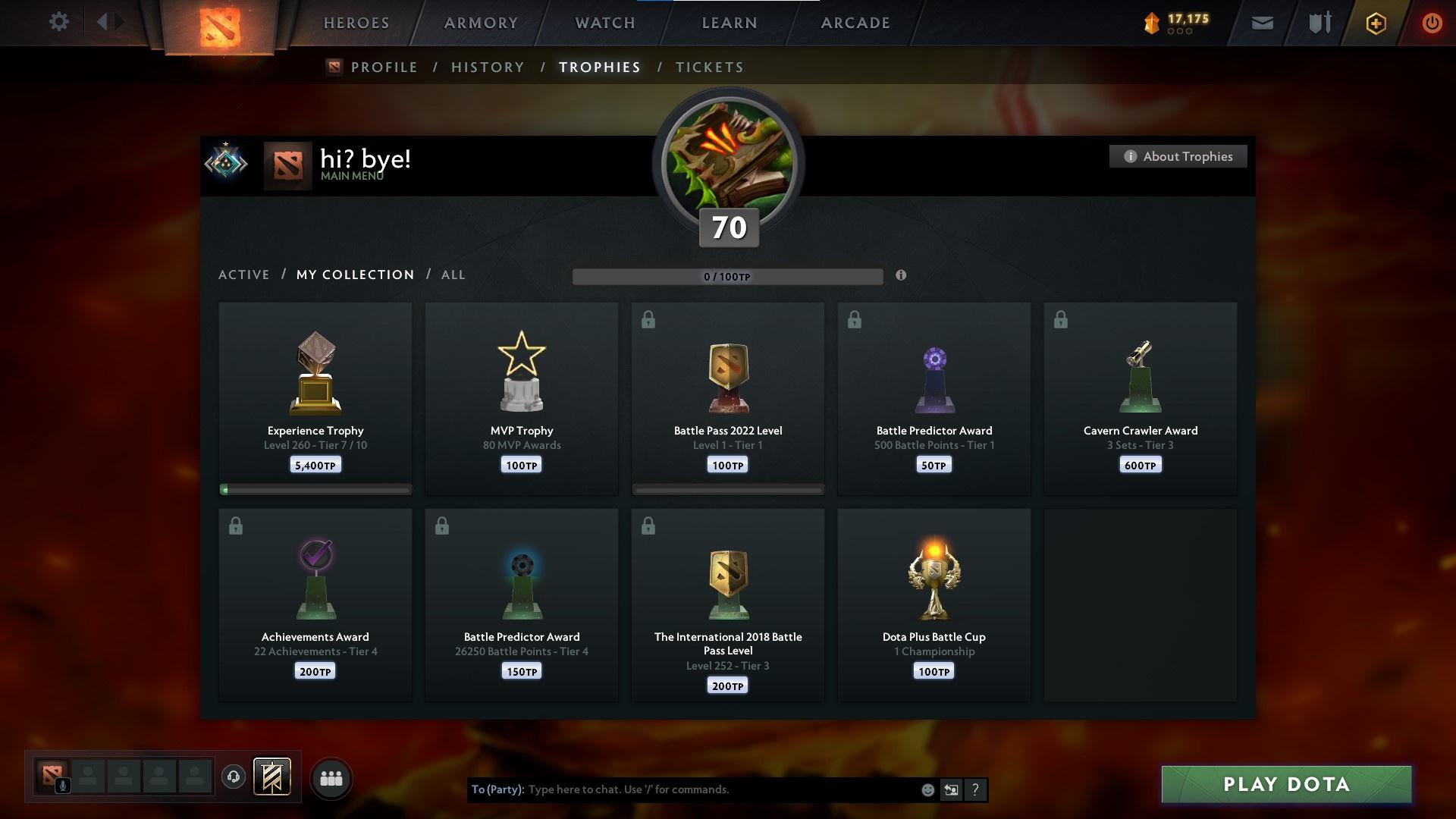Screen dimensions: 1456x819
Task: Open the settings gear menu
Action: pyautogui.click(x=59, y=22)
